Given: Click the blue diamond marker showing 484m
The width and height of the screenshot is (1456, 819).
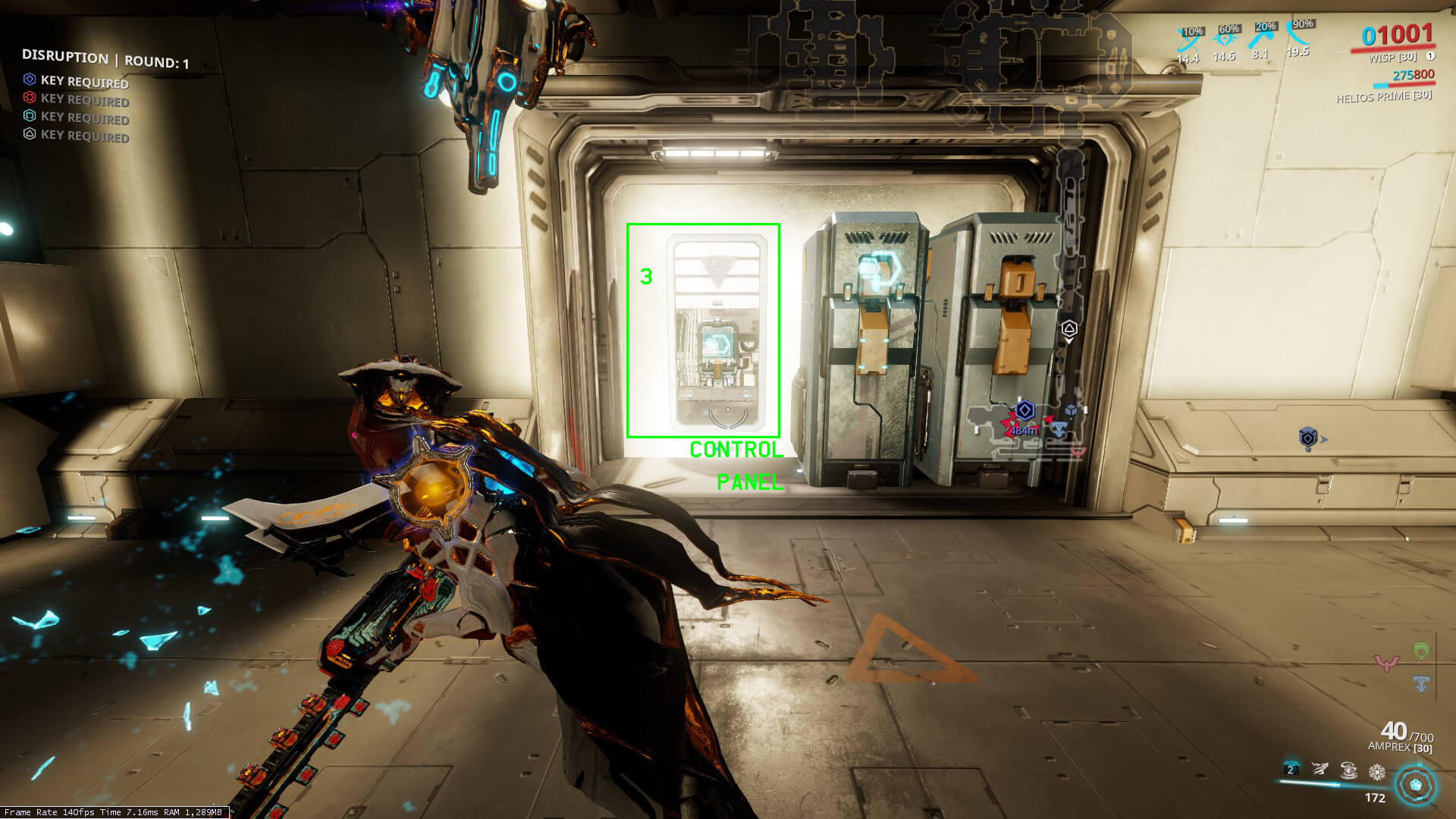Looking at the screenshot, I should tap(1025, 411).
